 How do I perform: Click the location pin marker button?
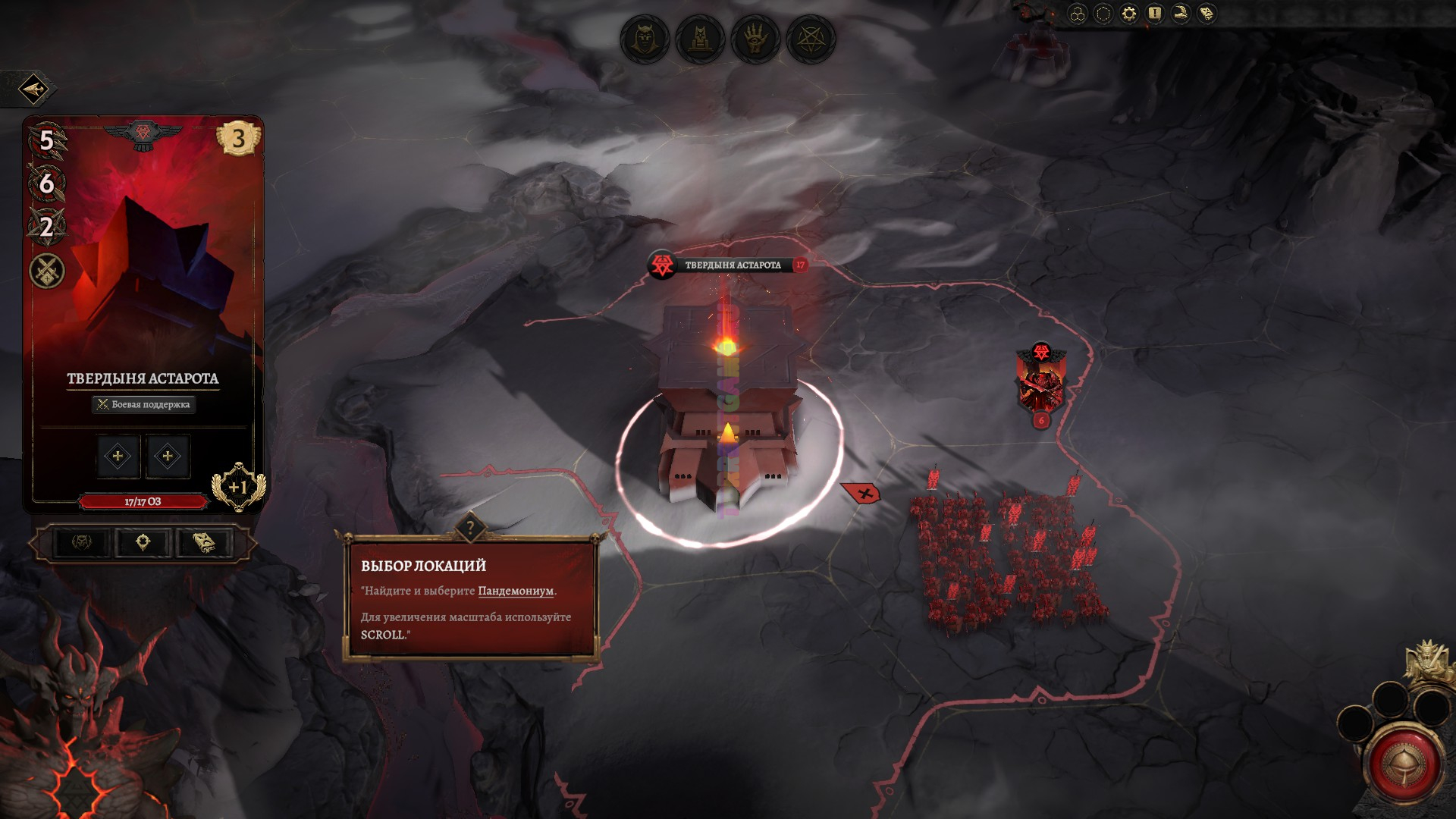coord(143,542)
